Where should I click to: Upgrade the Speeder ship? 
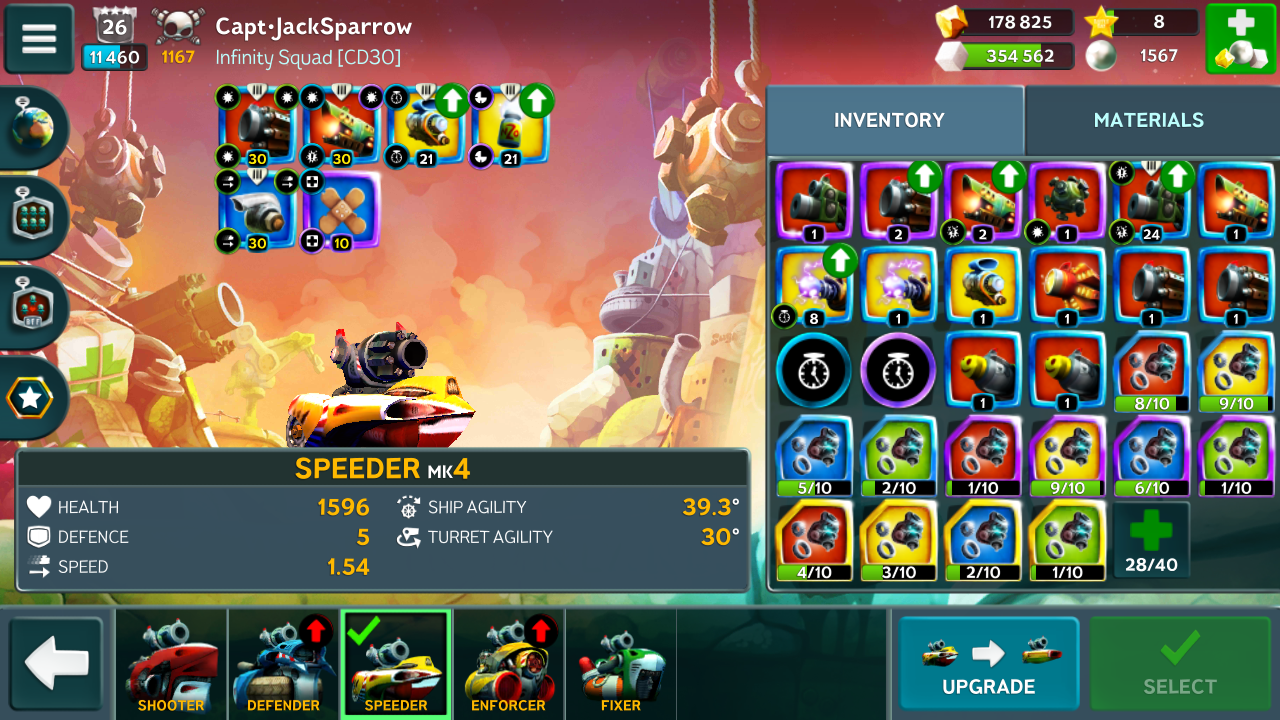tap(988, 664)
